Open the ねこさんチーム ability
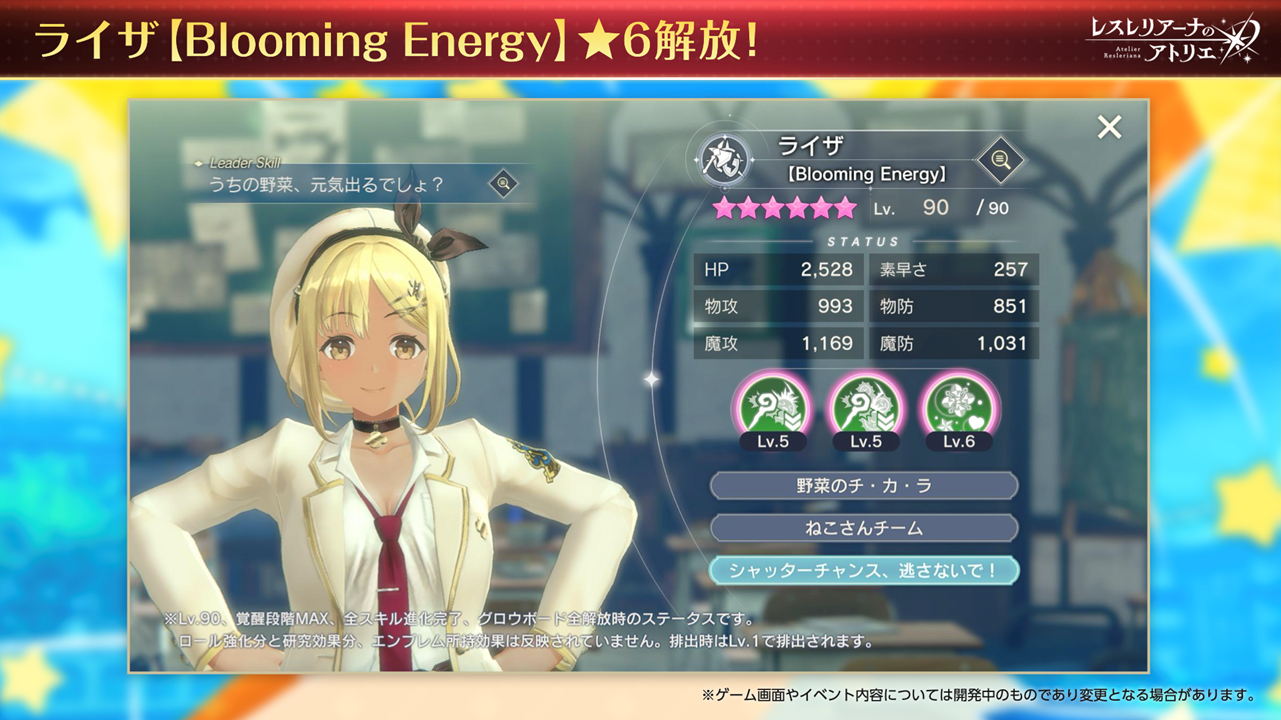This screenshot has height=720, width=1281. click(x=864, y=528)
